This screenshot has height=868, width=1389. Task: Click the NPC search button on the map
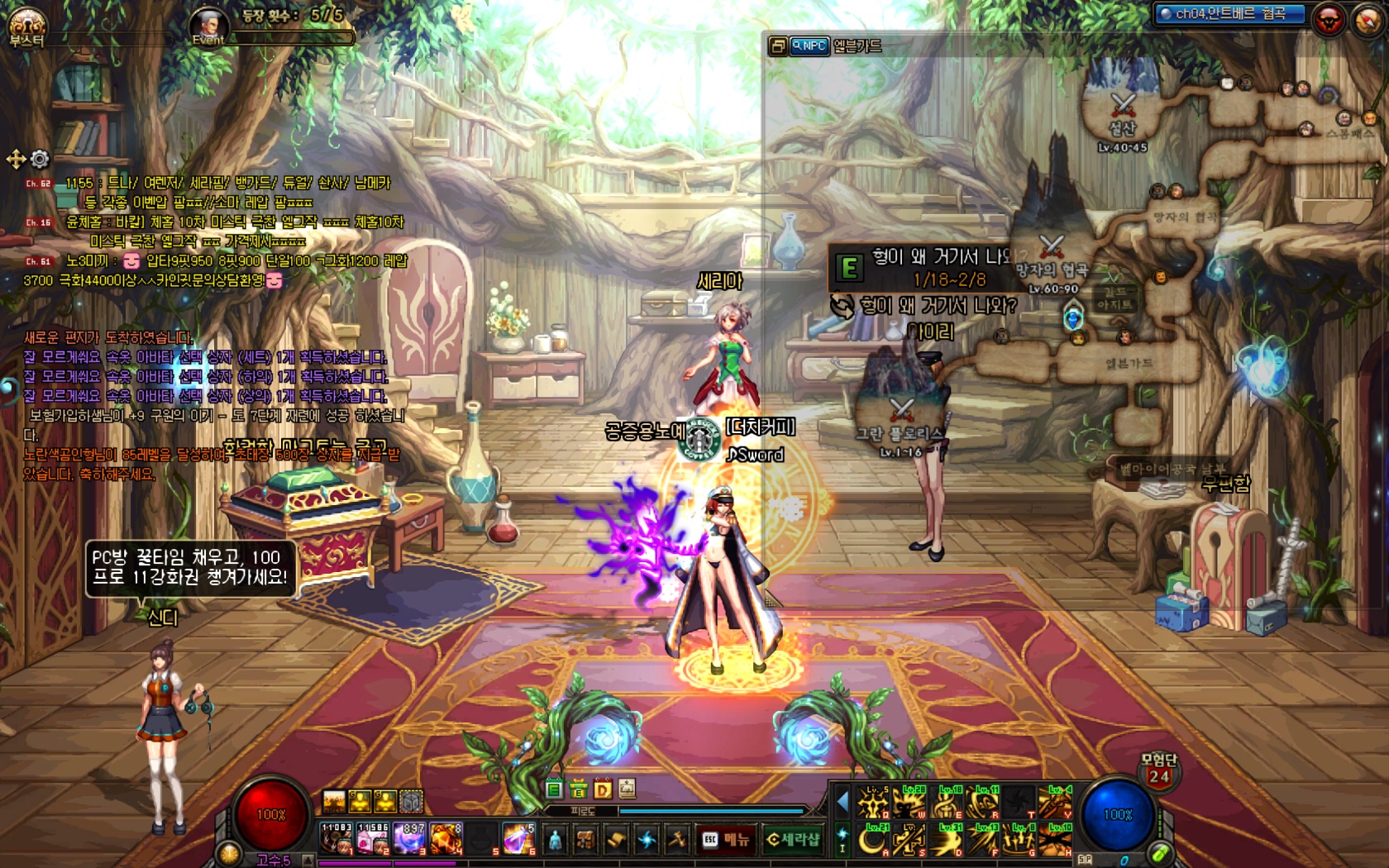click(x=809, y=46)
